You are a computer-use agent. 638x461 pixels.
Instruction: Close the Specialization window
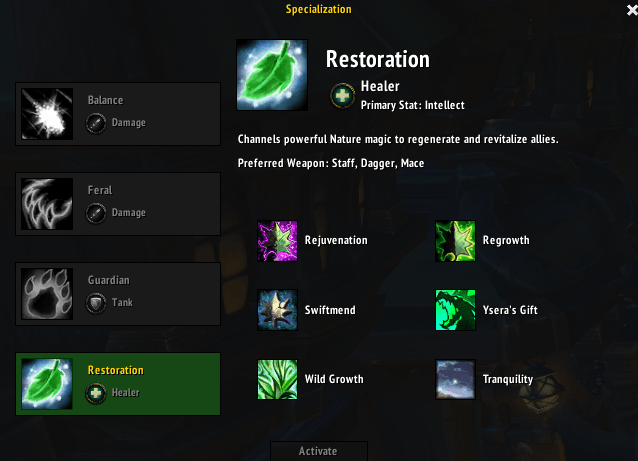631,10
